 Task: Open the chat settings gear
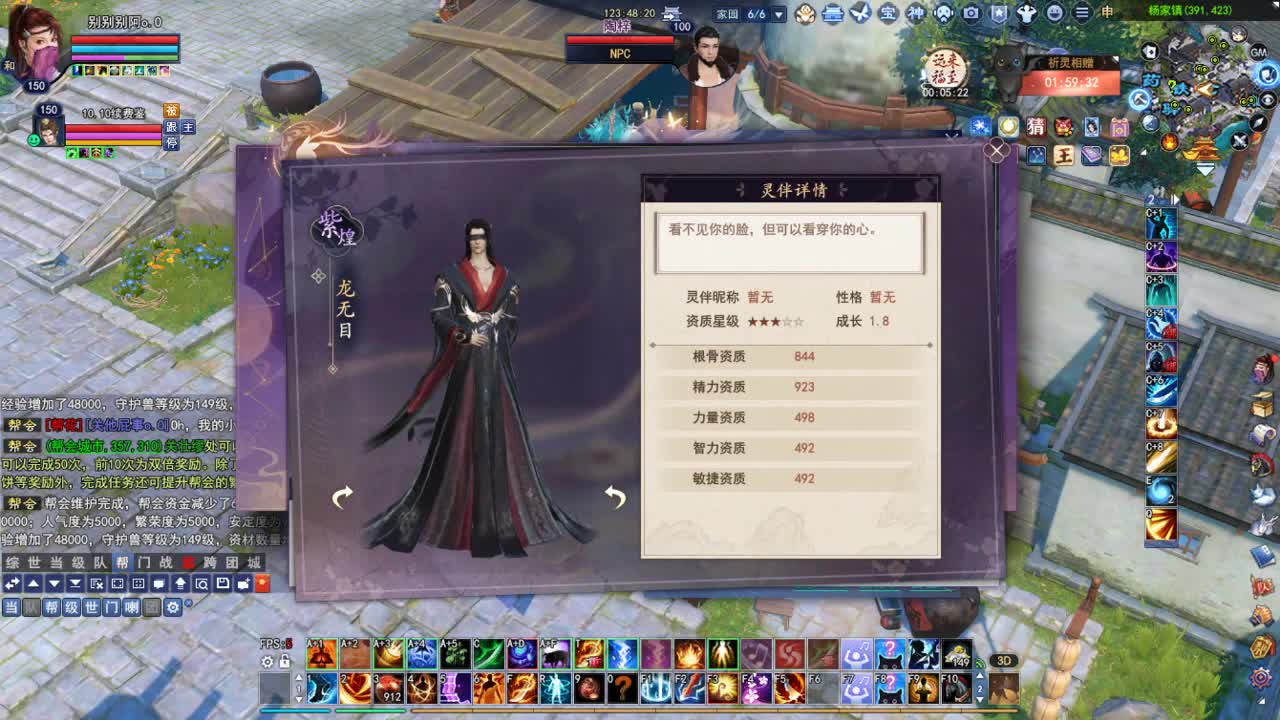(x=173, y=608)
